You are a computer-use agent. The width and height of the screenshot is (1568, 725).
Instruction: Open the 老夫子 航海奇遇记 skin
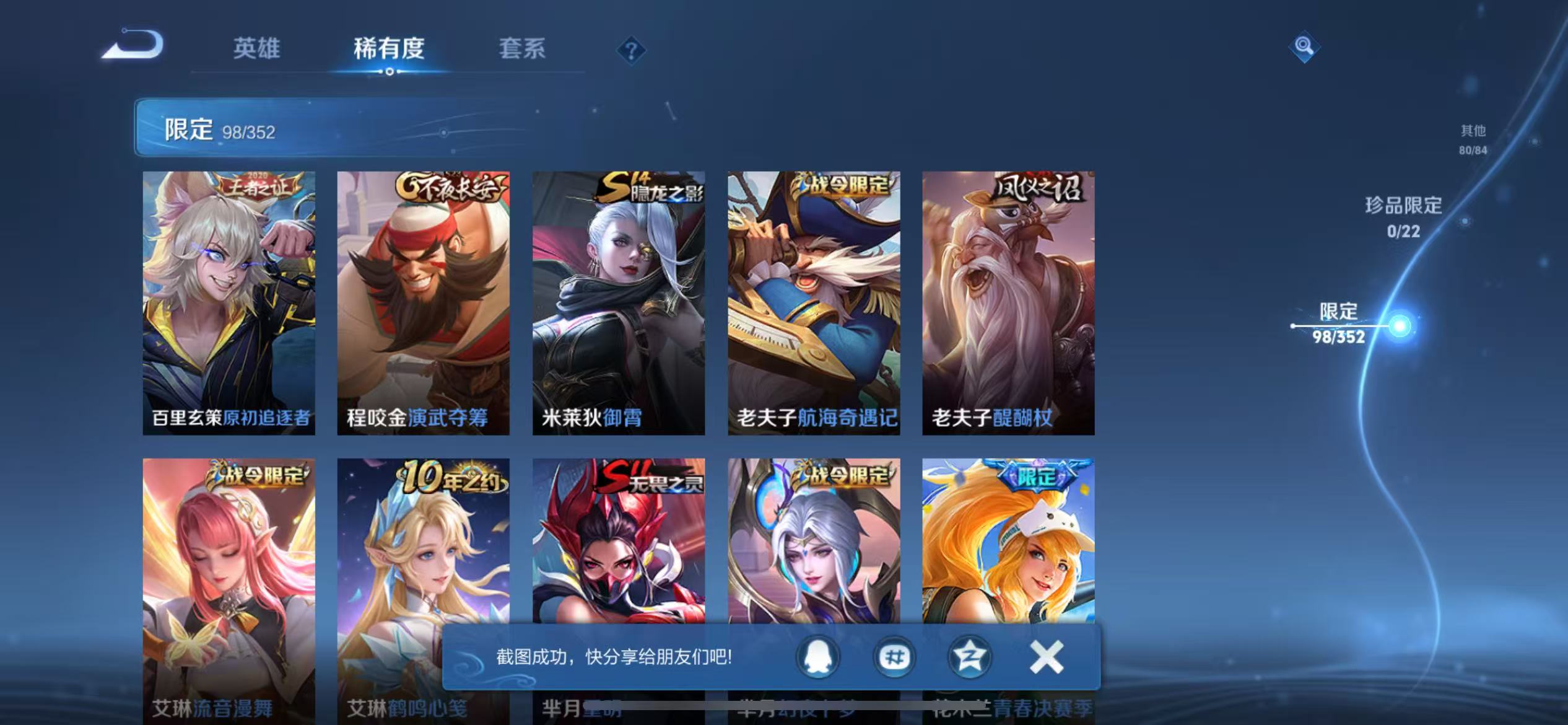coord(814,304)
